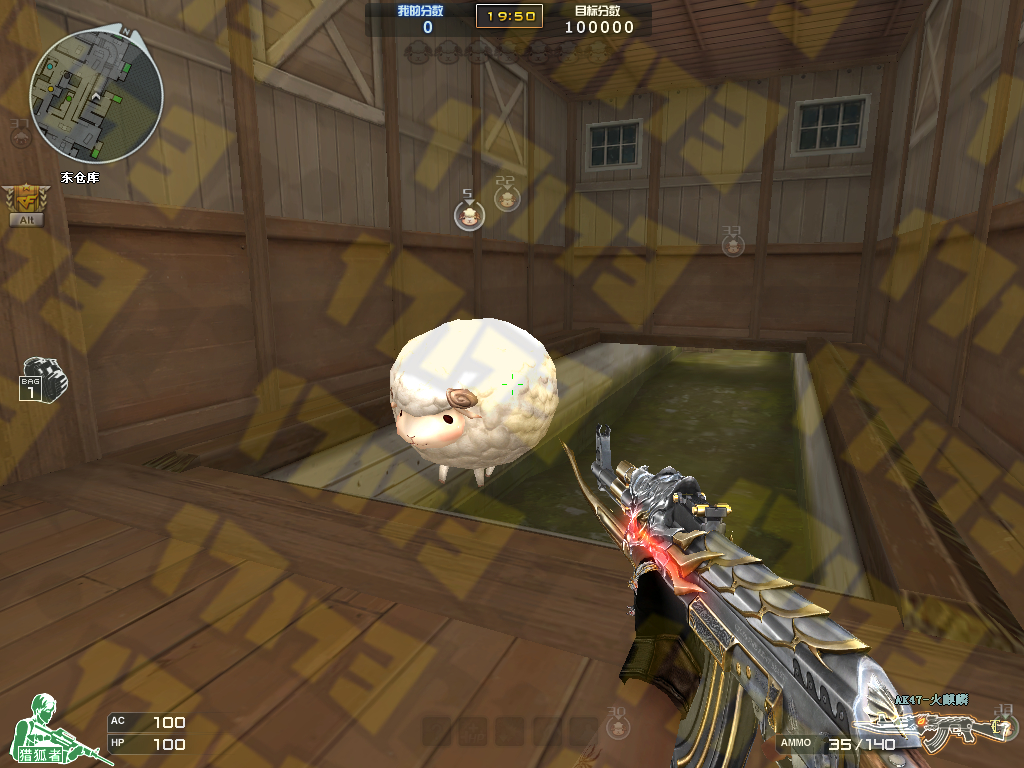
Task: Click the circular minimap
Action: [96, 96]
